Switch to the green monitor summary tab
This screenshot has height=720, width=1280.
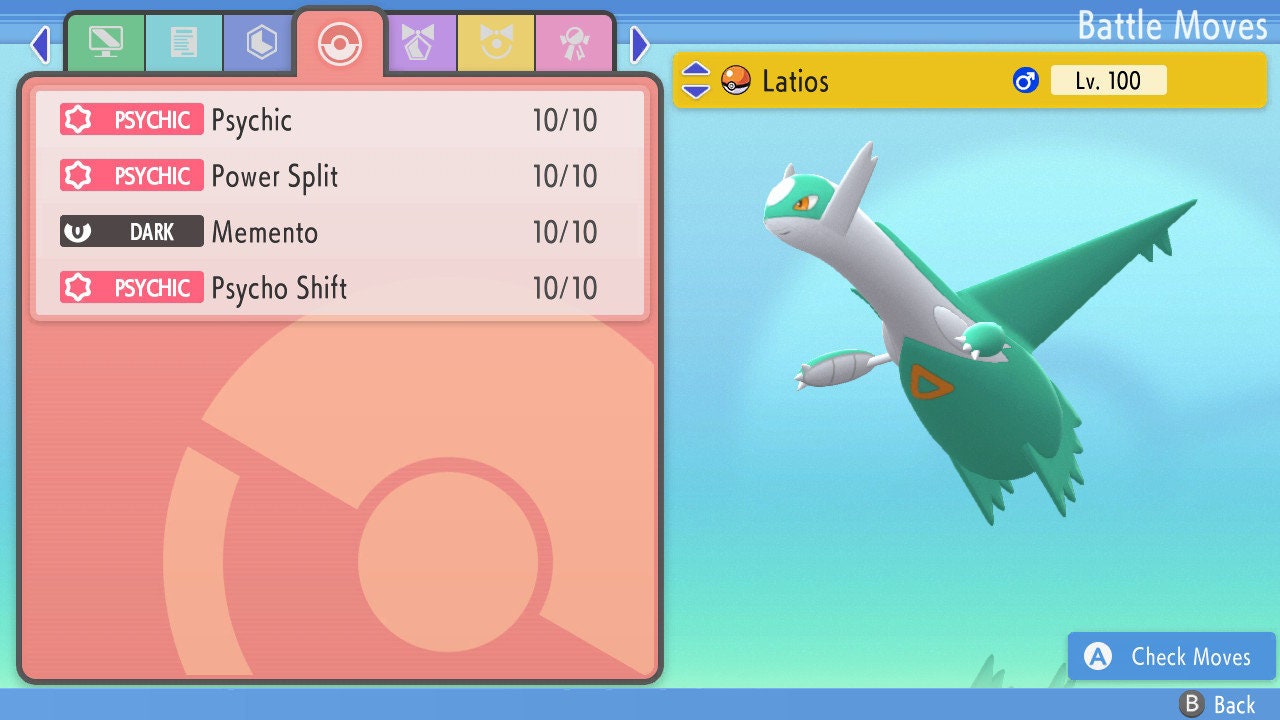click(x=105, y=43)
